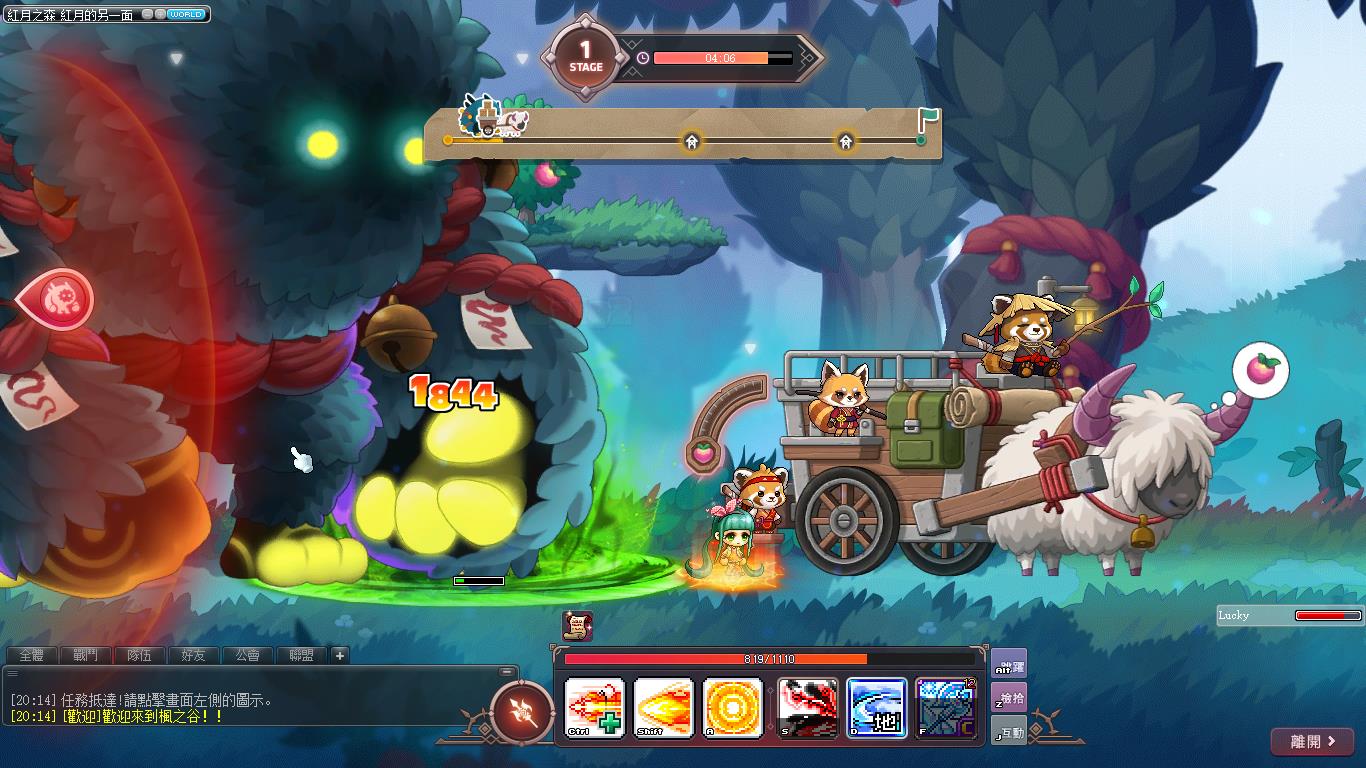Image resolution: width=1366 pixels, height=768 pixels.
Task: Click the round spear attack emblem
Action: (523, 711)
